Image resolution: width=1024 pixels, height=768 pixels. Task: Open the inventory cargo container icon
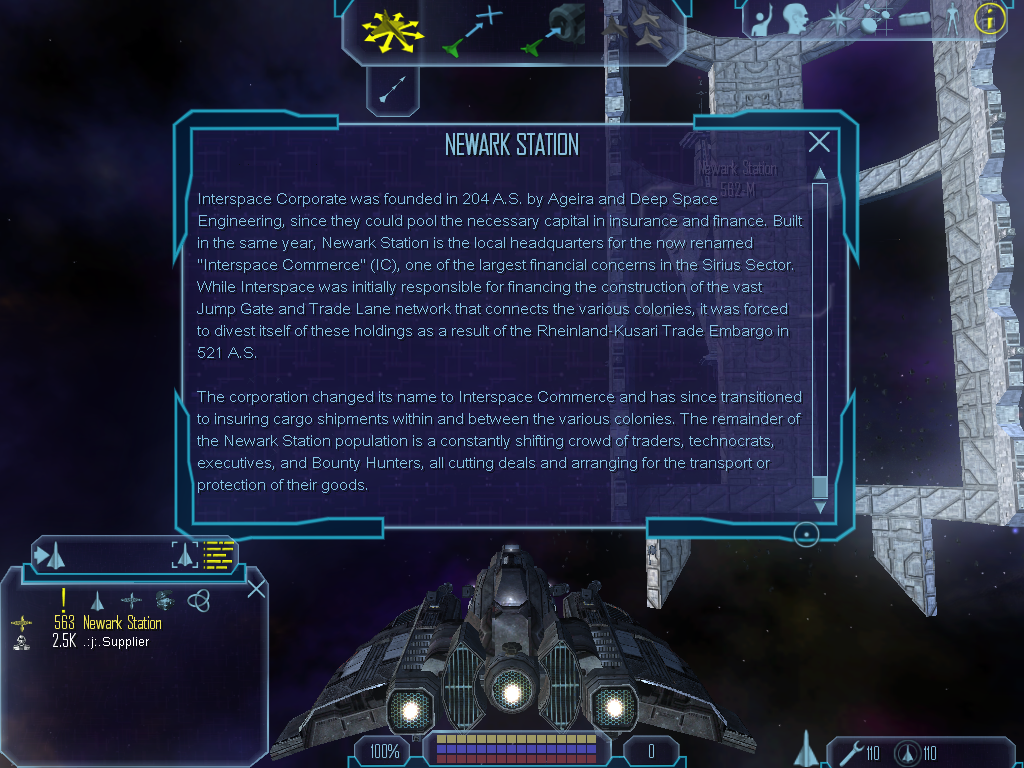tap(914, 18)
